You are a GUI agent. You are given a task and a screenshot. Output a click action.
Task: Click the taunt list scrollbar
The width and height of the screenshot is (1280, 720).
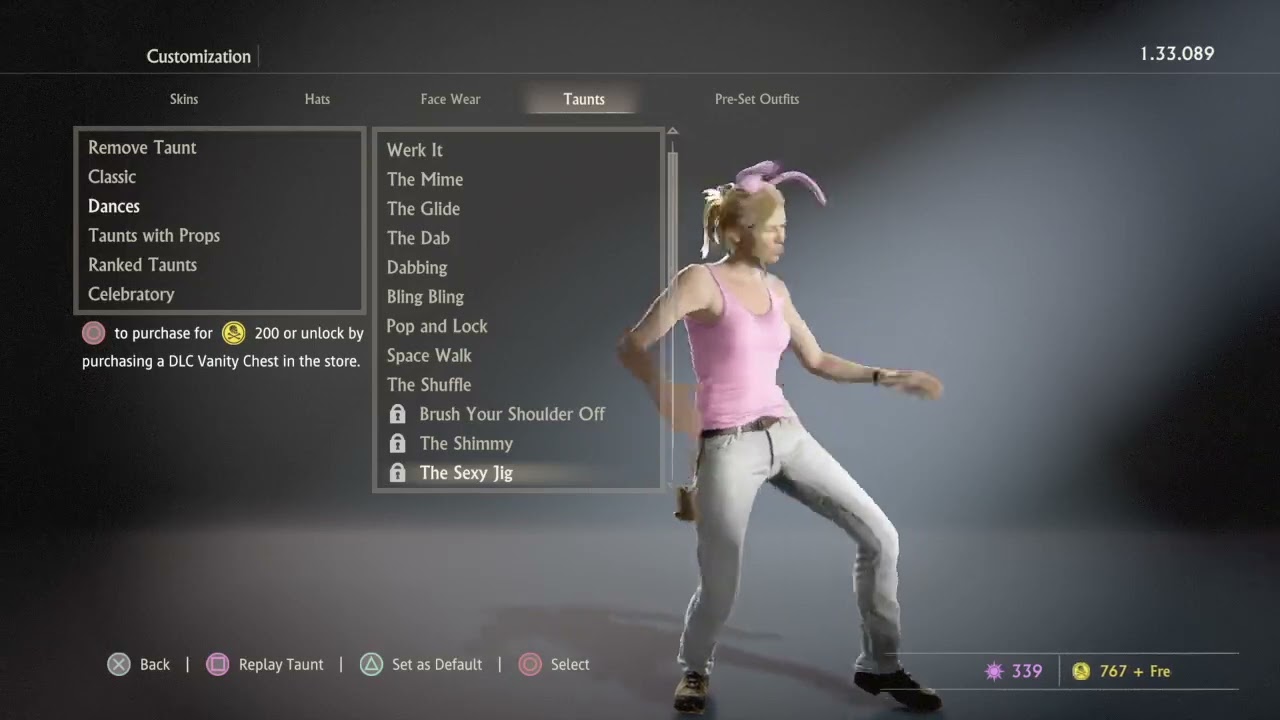click(673, 300)
